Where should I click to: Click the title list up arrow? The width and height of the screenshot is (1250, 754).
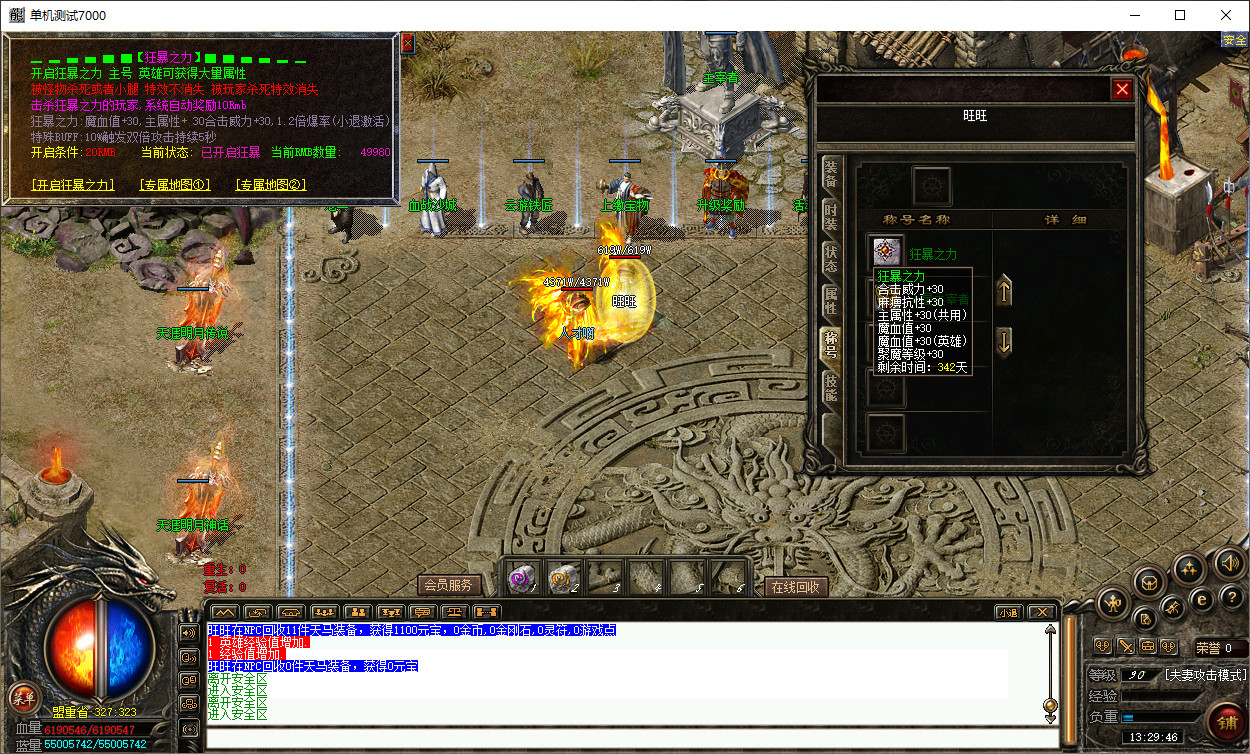pos(1005,292)
